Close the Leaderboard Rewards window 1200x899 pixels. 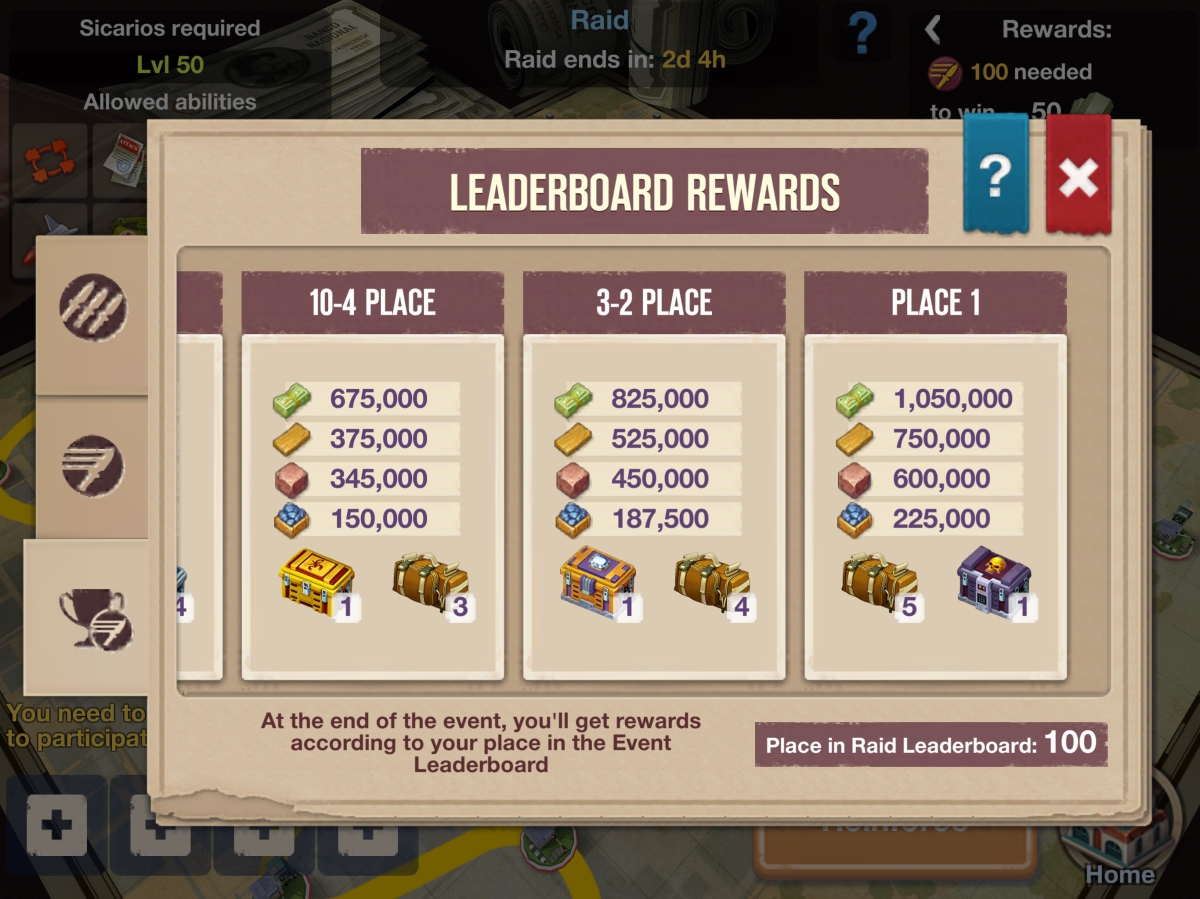pyautogui.click(x=1078, y=177)
